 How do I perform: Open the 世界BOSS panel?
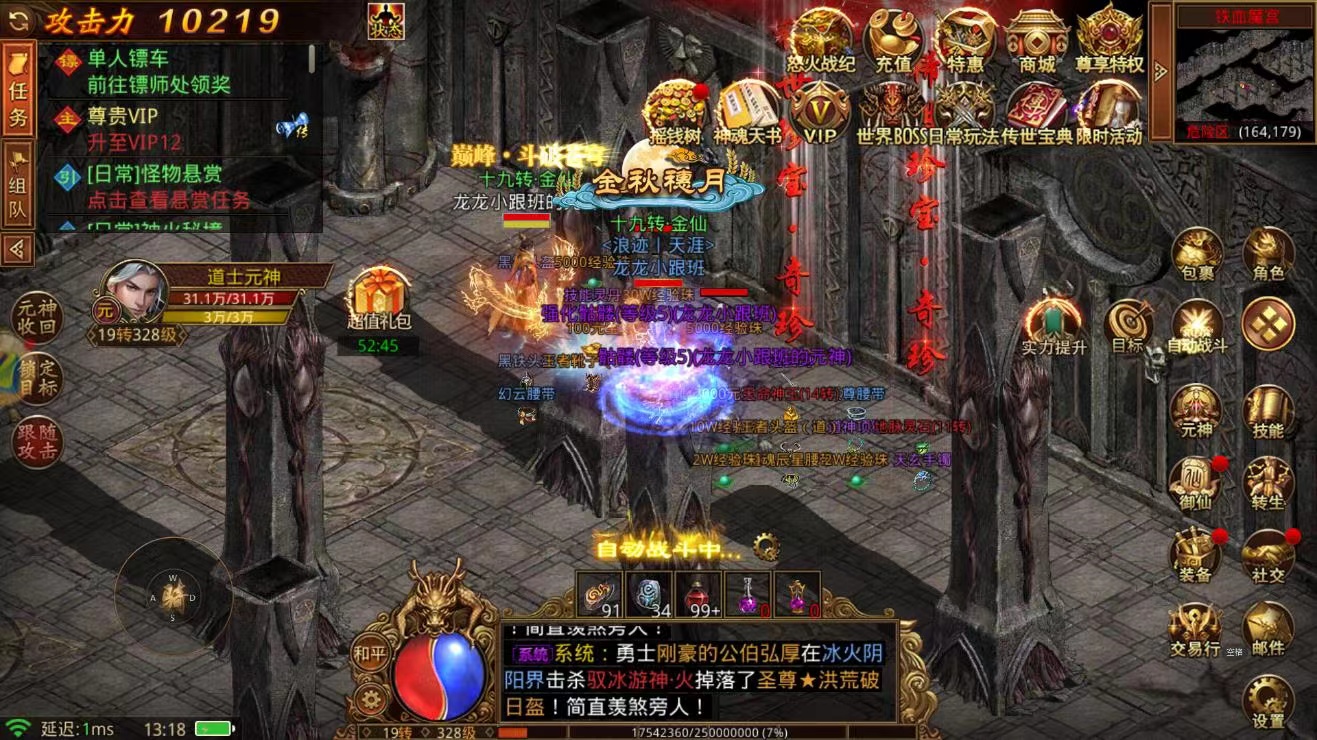coord(890,112)
